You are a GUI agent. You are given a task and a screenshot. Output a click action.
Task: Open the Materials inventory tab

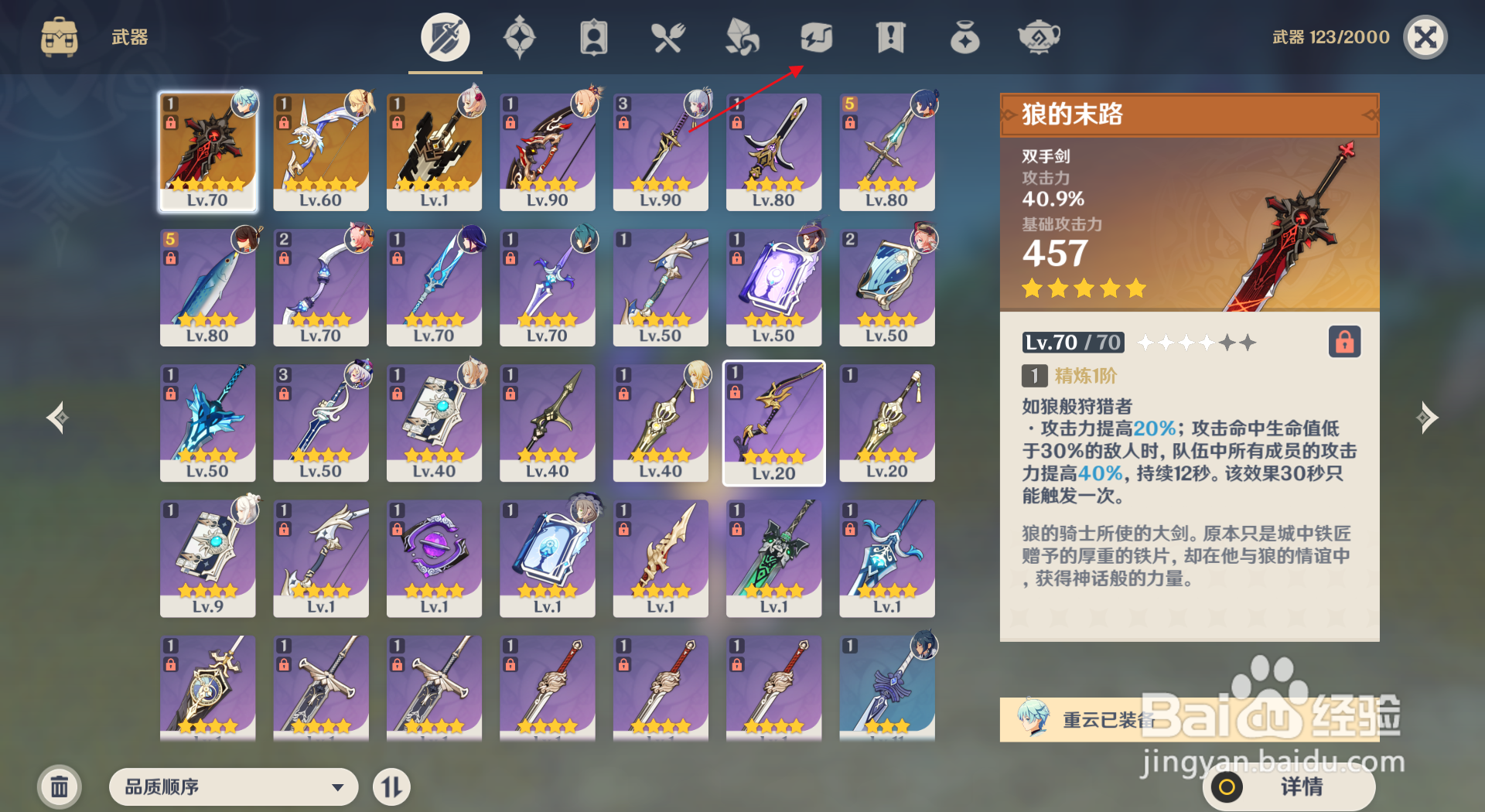tap(742, 36)
